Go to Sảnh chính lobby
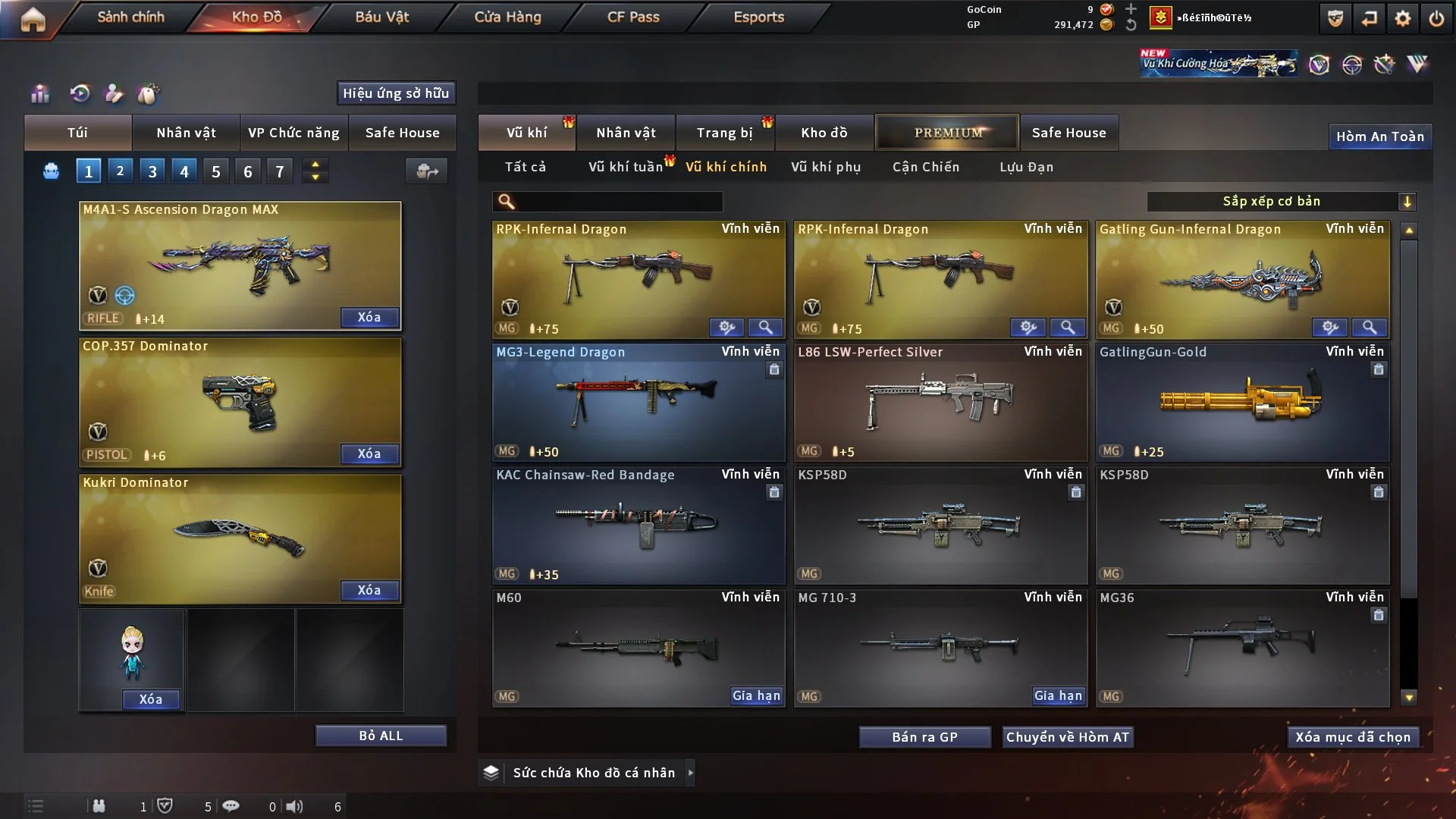The height and width of the screenshot is (819, 1456). (x=130, y=17)
